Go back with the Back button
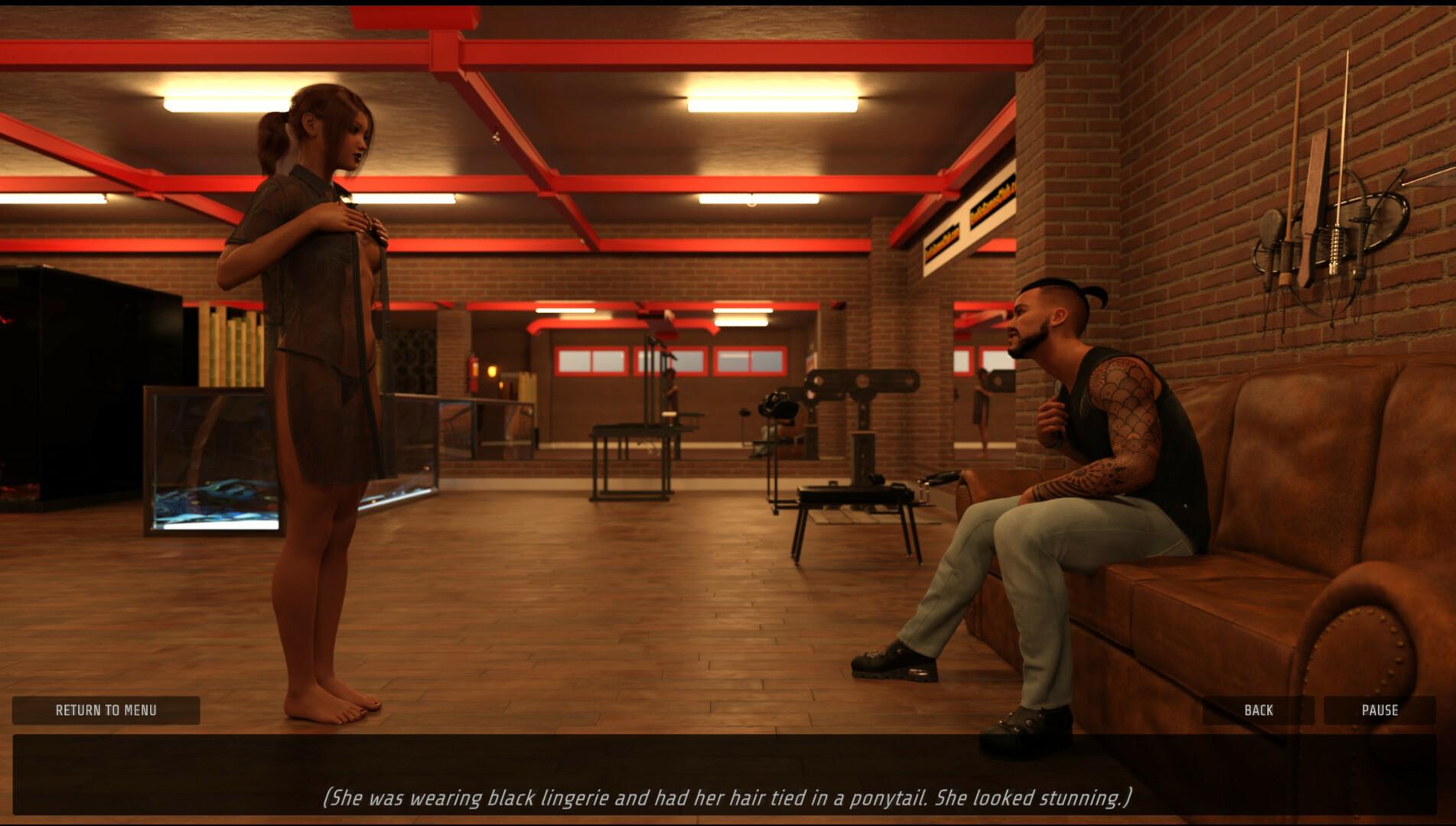1456x826 pixels. (x=1259, y=711)
